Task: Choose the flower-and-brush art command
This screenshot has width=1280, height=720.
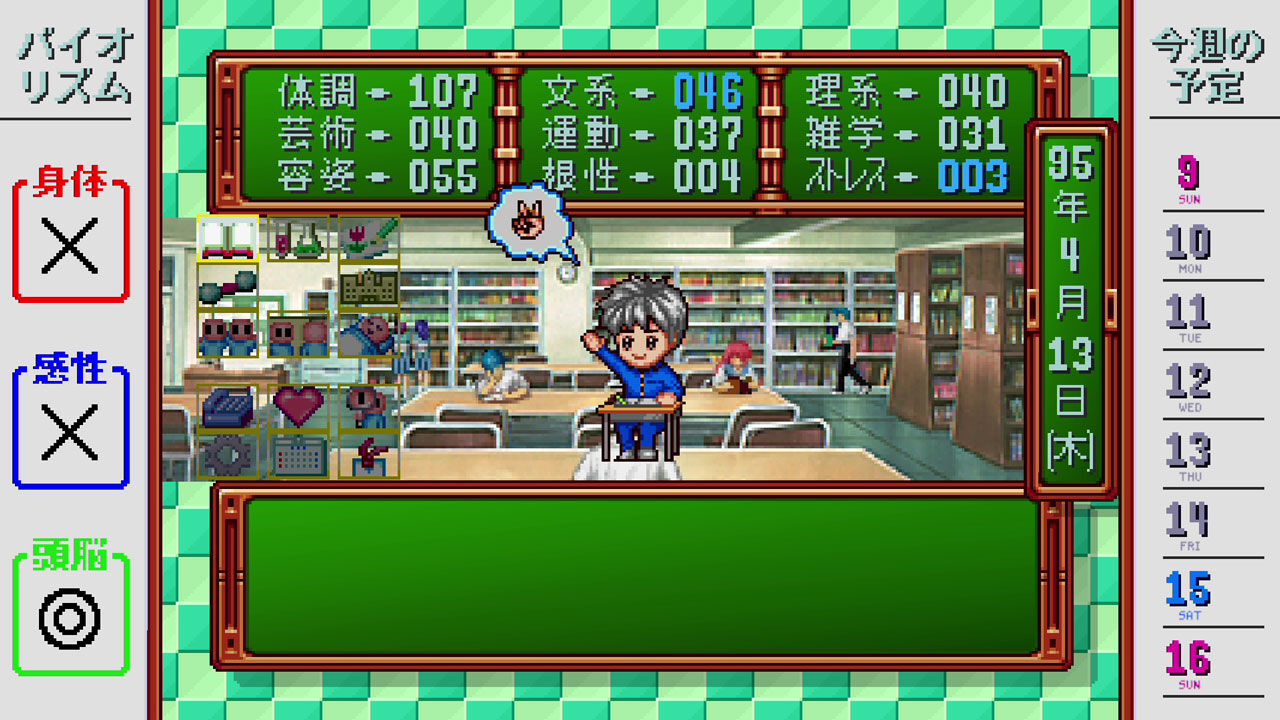Action: click(x=368, y=238)
